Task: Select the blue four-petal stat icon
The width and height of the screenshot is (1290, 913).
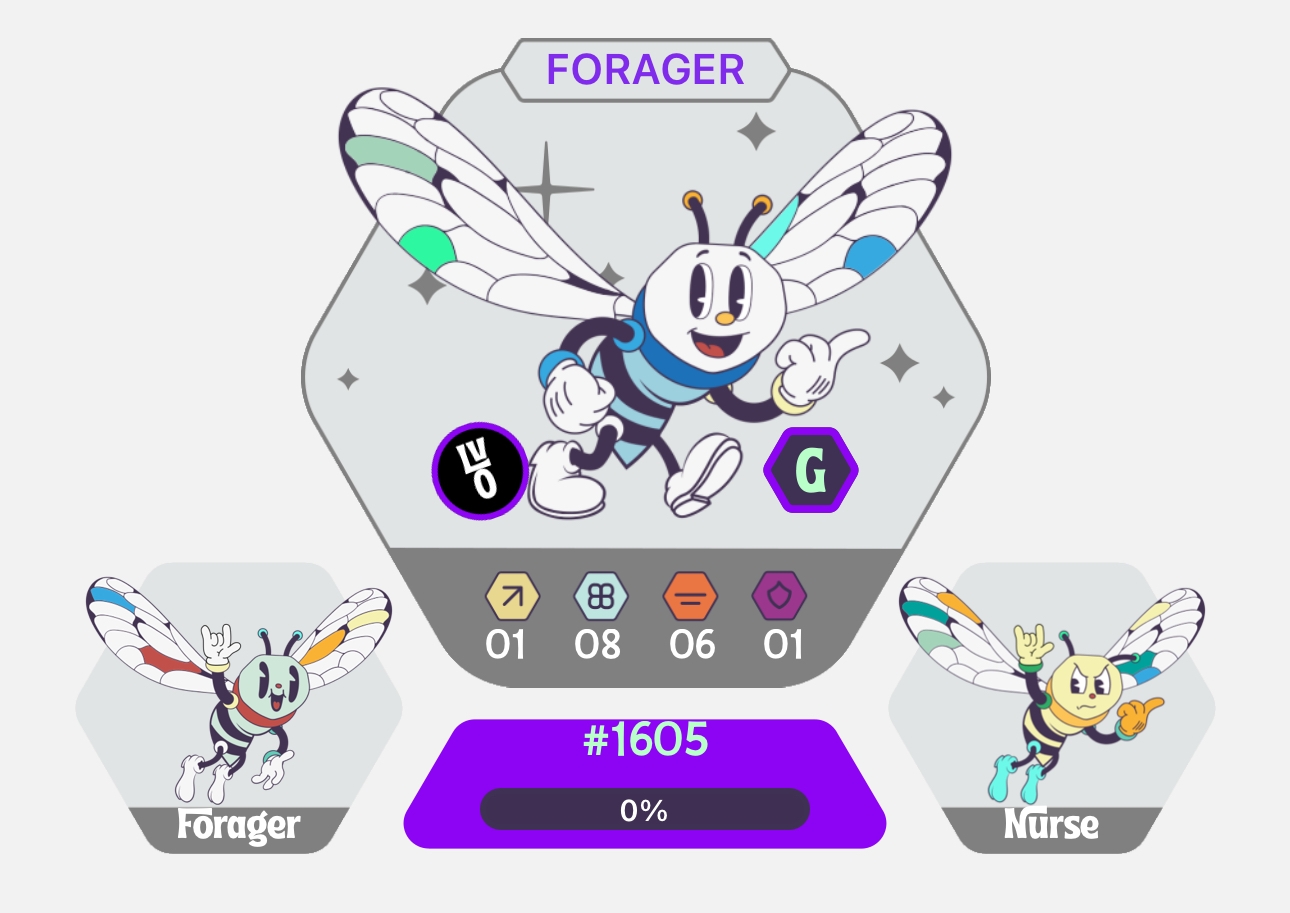Action: pyautogui.click(x=600, y=597)
